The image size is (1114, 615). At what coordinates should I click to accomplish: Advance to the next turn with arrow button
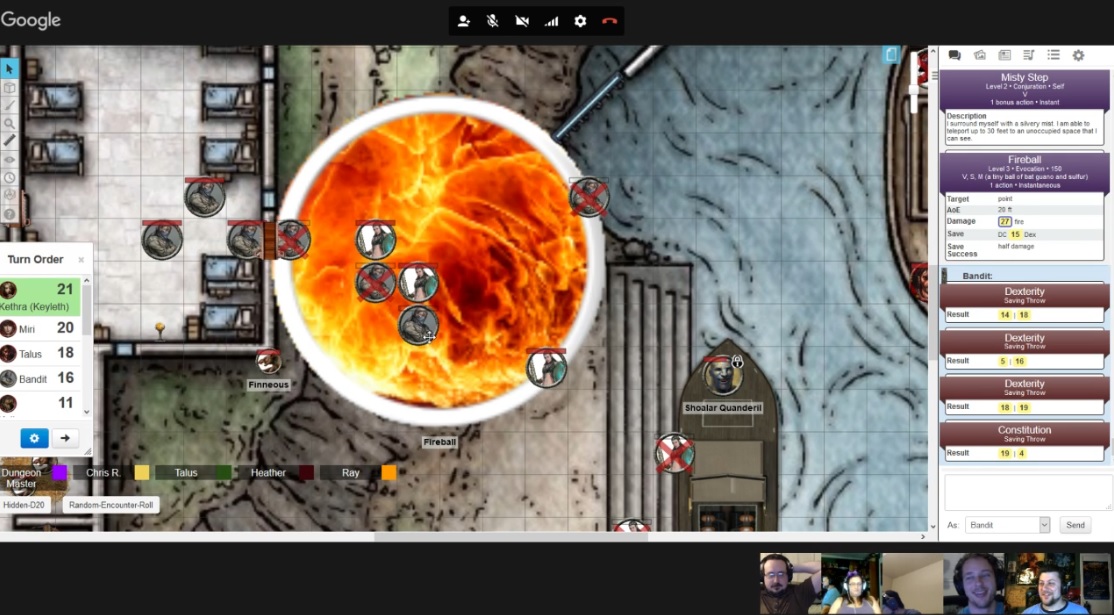click(65, 438)
